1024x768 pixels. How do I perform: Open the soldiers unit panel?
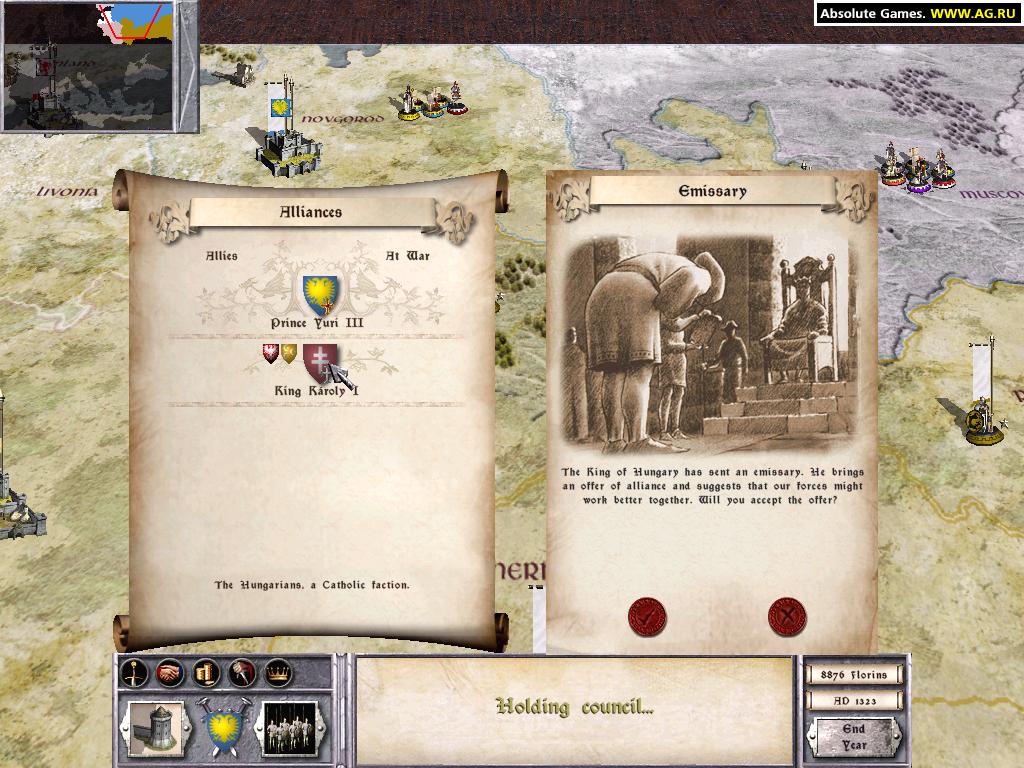[290, 726]
